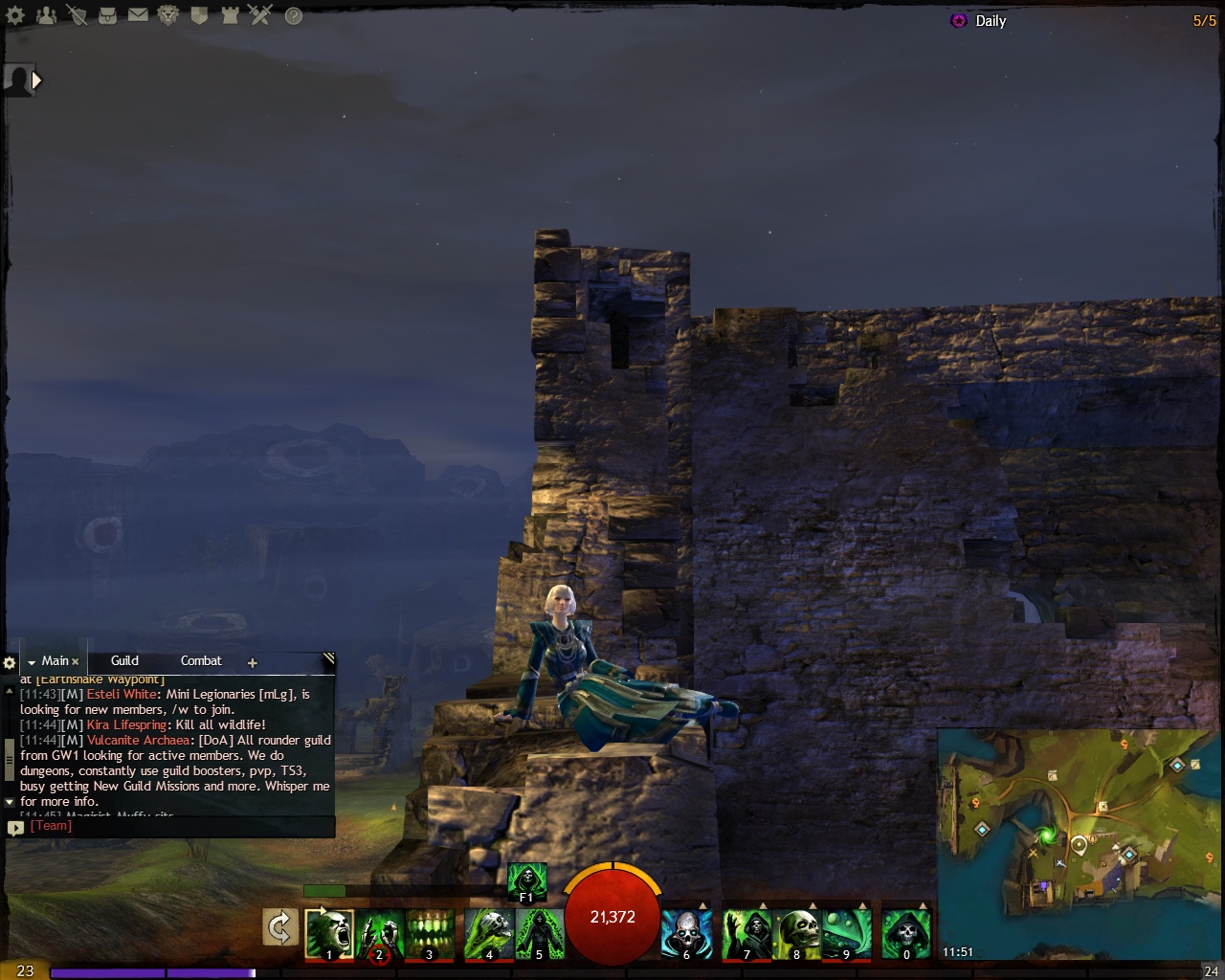Open the Daily achievement tracker
The image size is (1225, 980).
click(x=990, y=21)
